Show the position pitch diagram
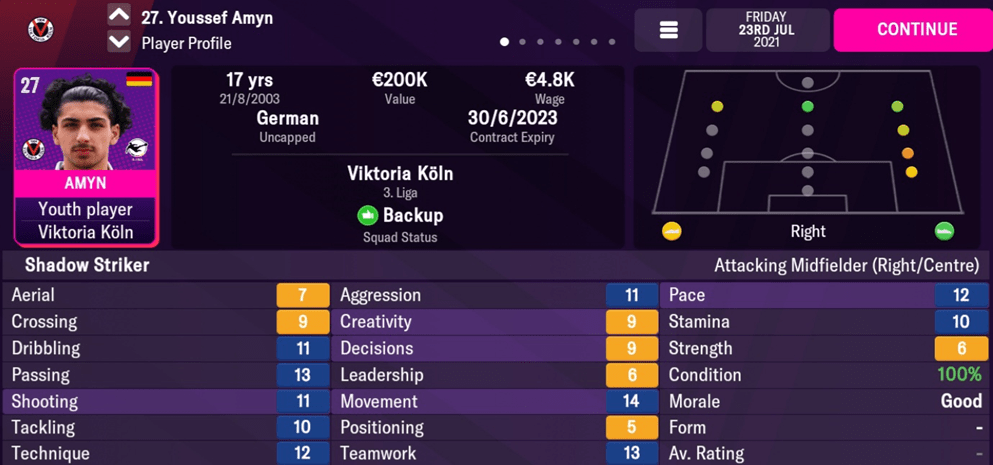Viewport: 993px width, 465px height. click(807, 145)
